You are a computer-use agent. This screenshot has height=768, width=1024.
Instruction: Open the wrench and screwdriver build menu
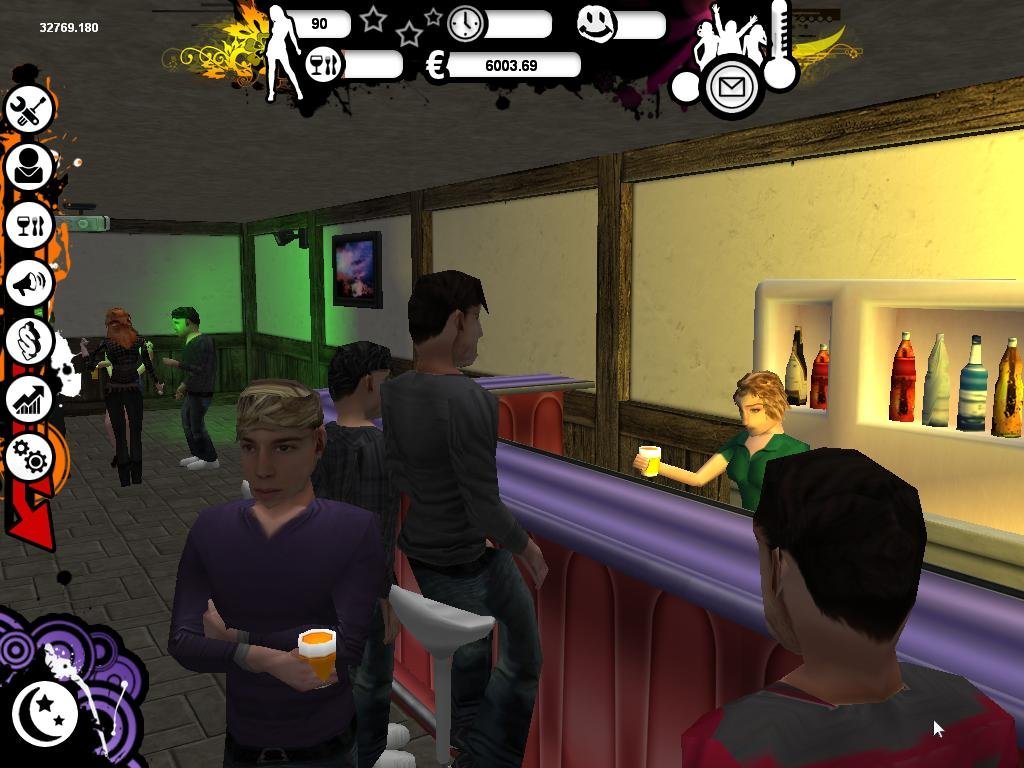pos(29,108)
